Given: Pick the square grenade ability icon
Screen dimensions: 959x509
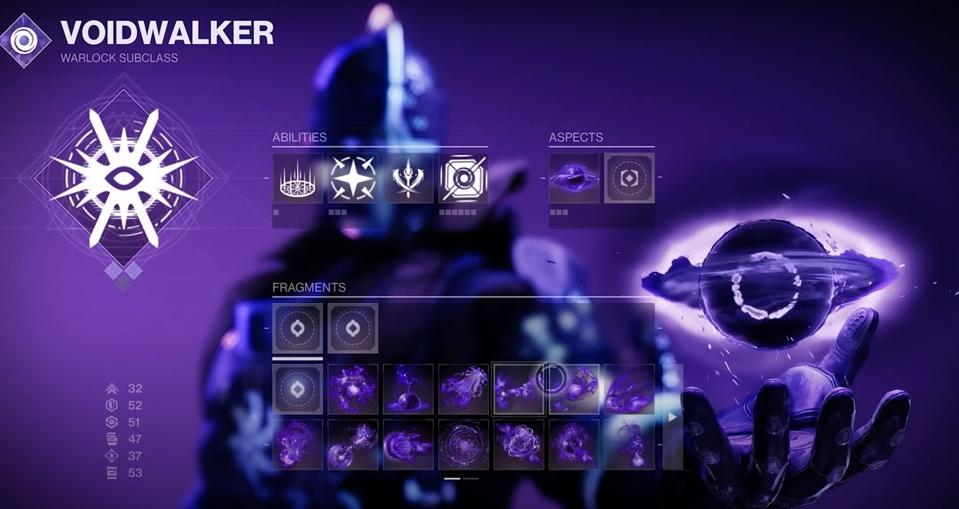Looking at the screenshot, I should [x=463, y=178].
